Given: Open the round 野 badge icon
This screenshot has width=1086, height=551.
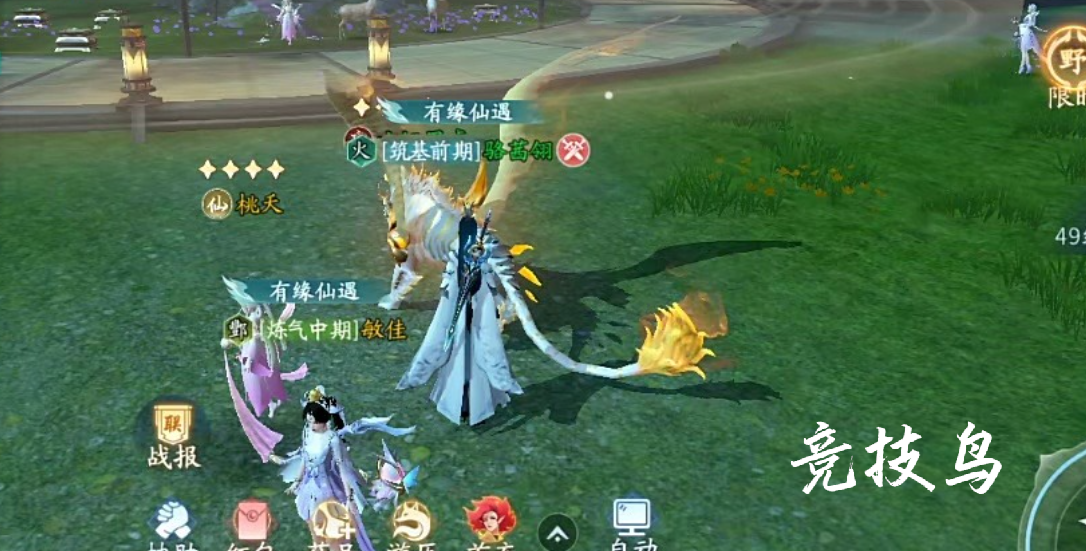Looking at the screenshot, I should point(1066,56).
